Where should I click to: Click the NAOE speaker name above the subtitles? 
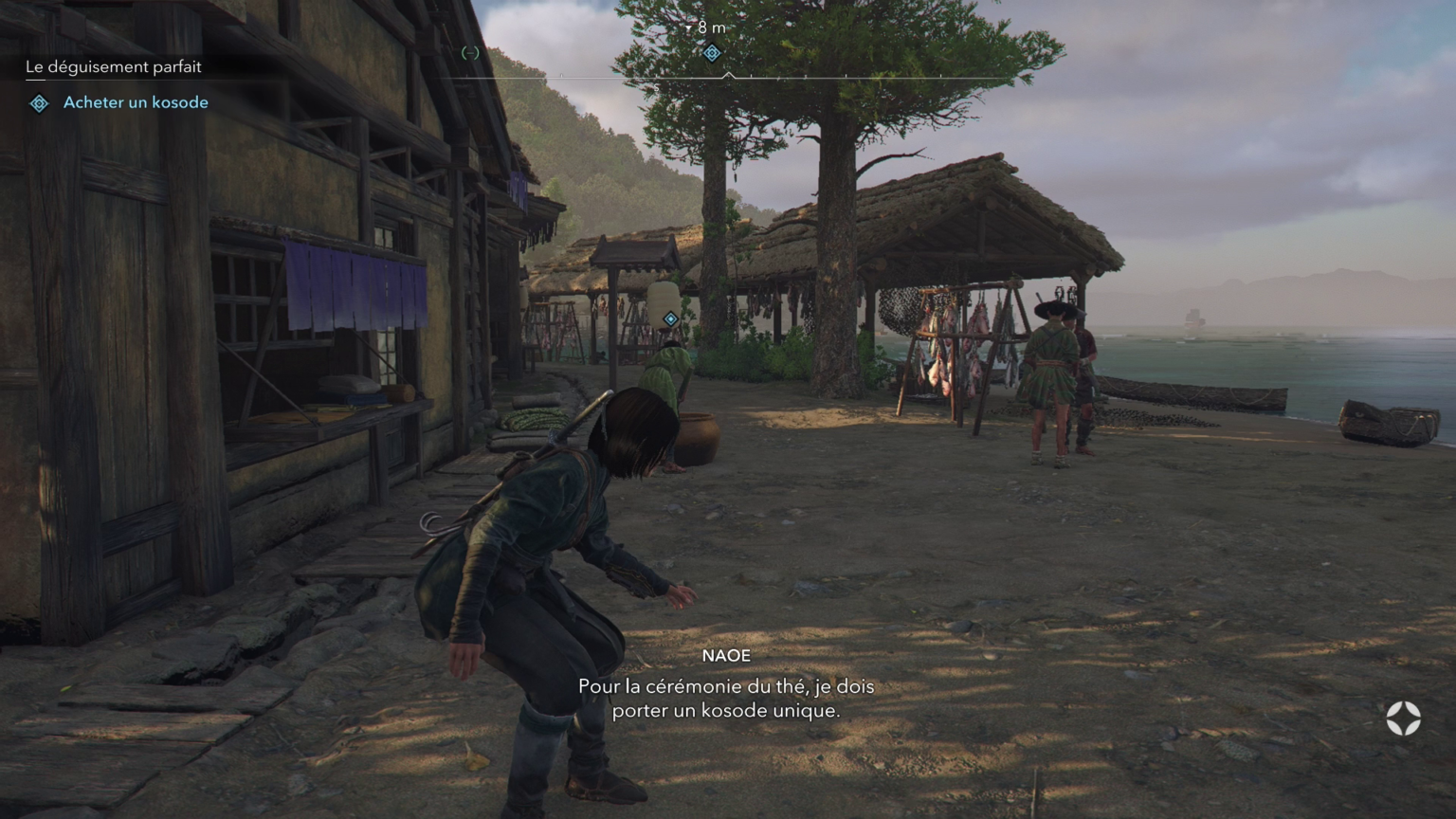[726, 655]
